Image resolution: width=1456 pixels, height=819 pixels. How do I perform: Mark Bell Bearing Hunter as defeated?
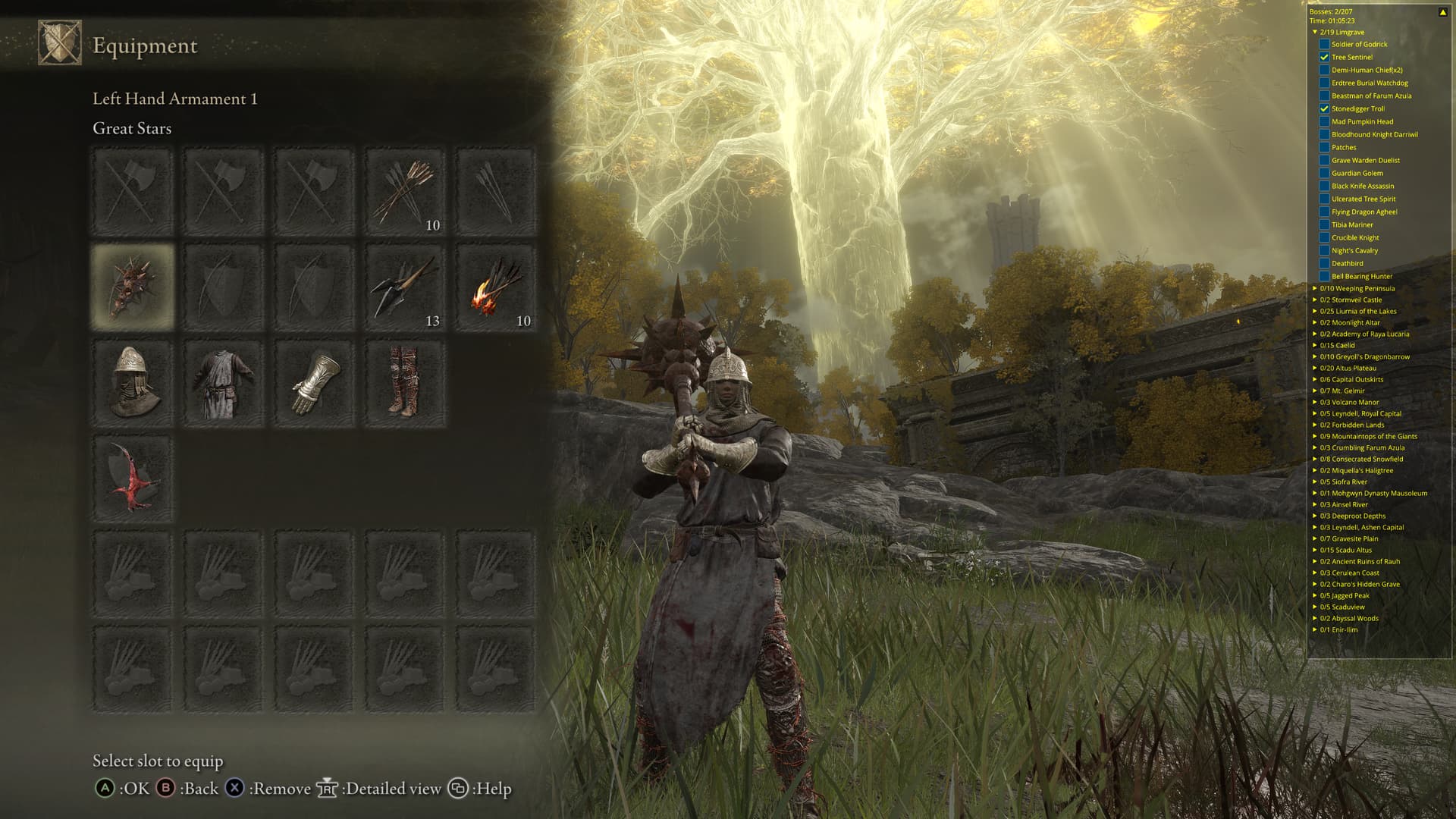1324,276
